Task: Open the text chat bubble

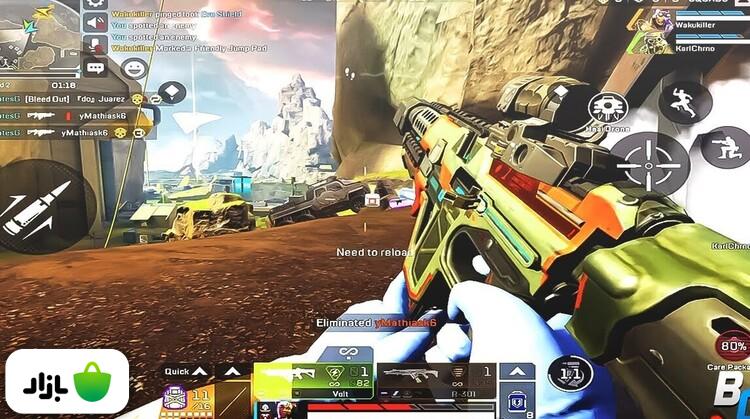Action: coord(96,68)
